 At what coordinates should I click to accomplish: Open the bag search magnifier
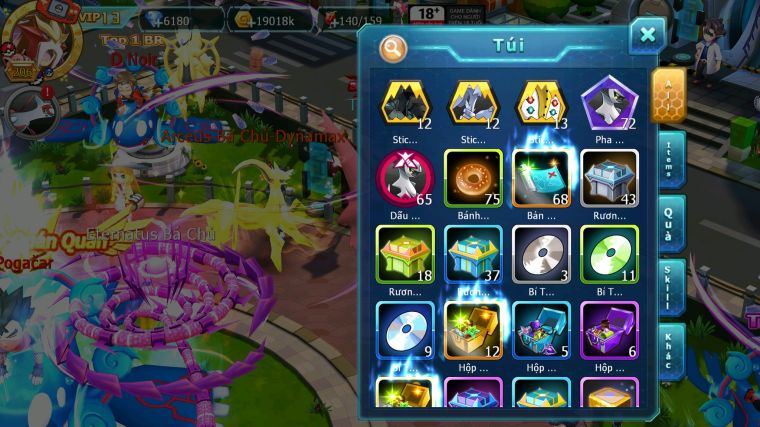[x=393, y=47]
